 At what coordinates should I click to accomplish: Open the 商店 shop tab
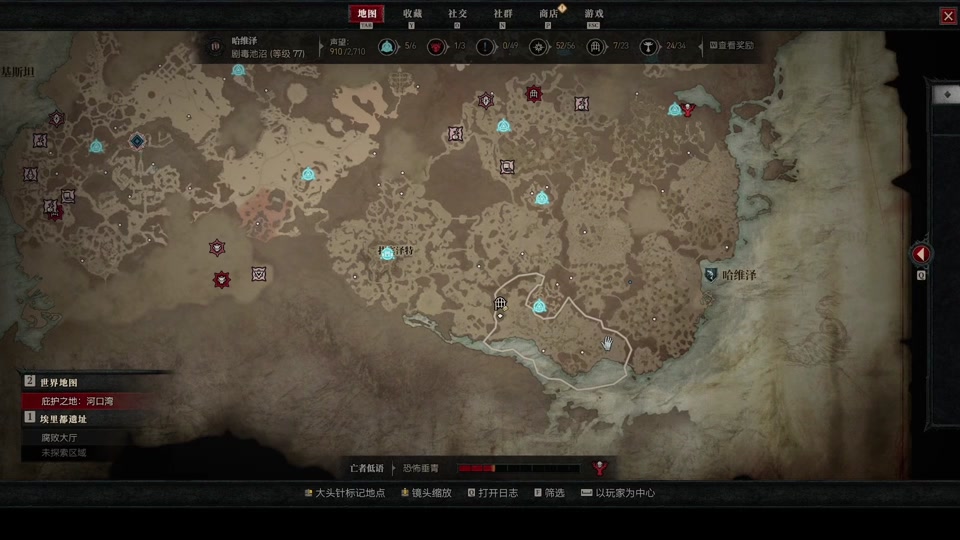(x=549, y=14)
